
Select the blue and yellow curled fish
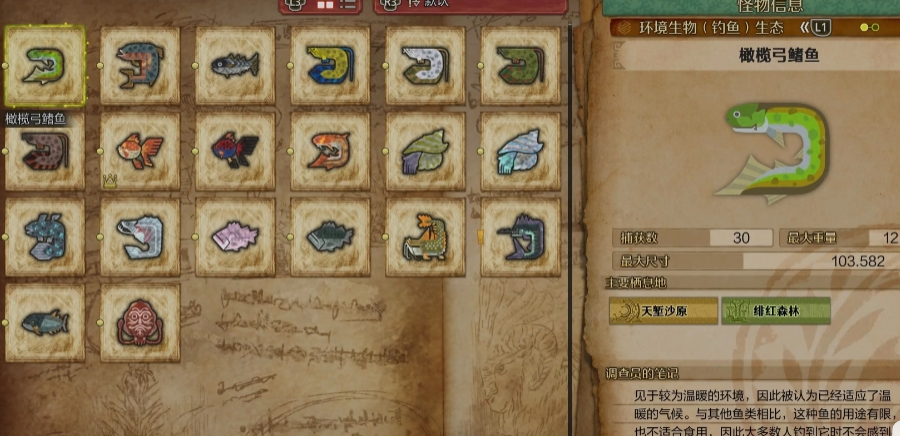coord(330,65)
